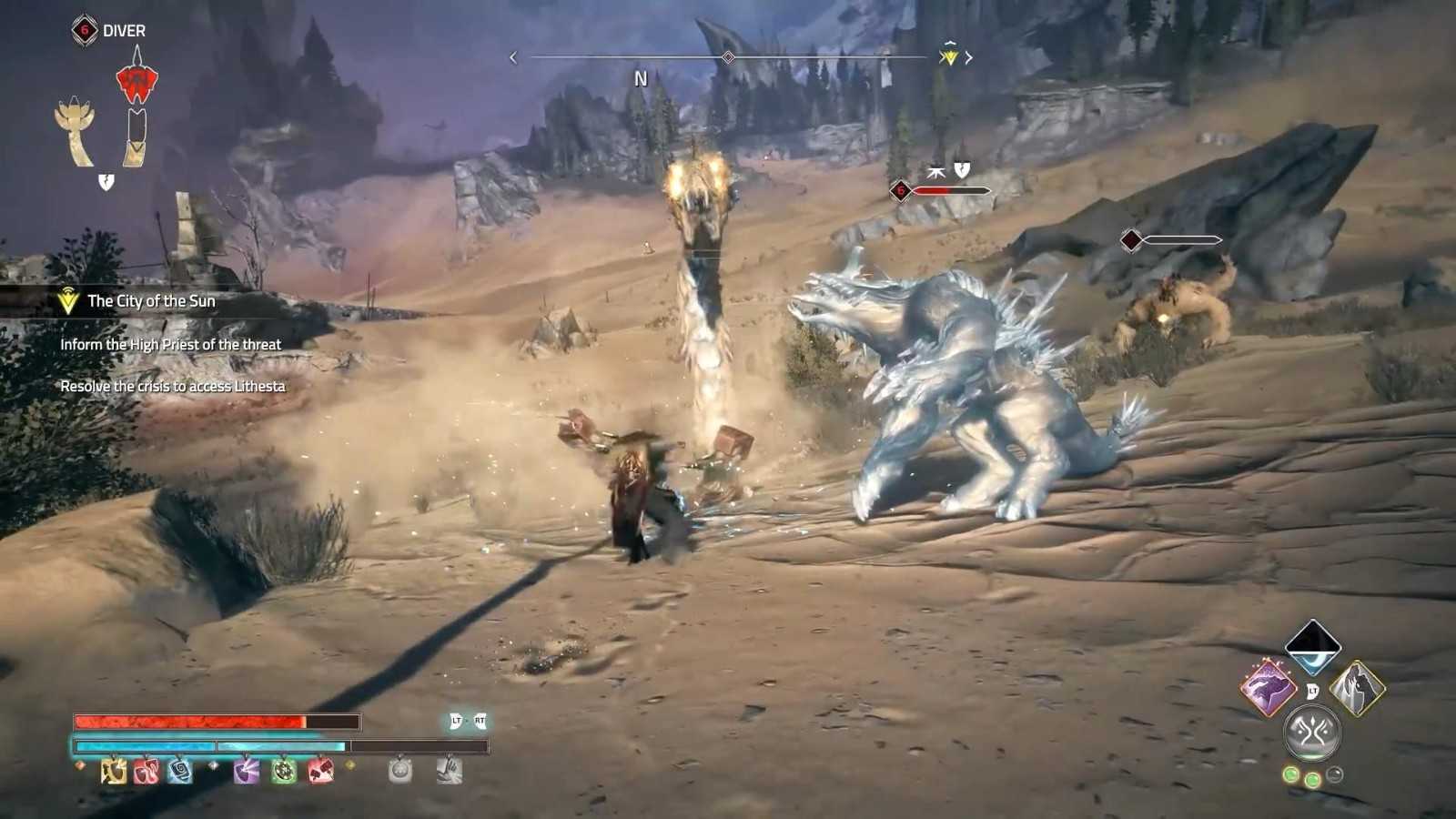Select the 'Resolve the crisis' objective

(172, 387)
